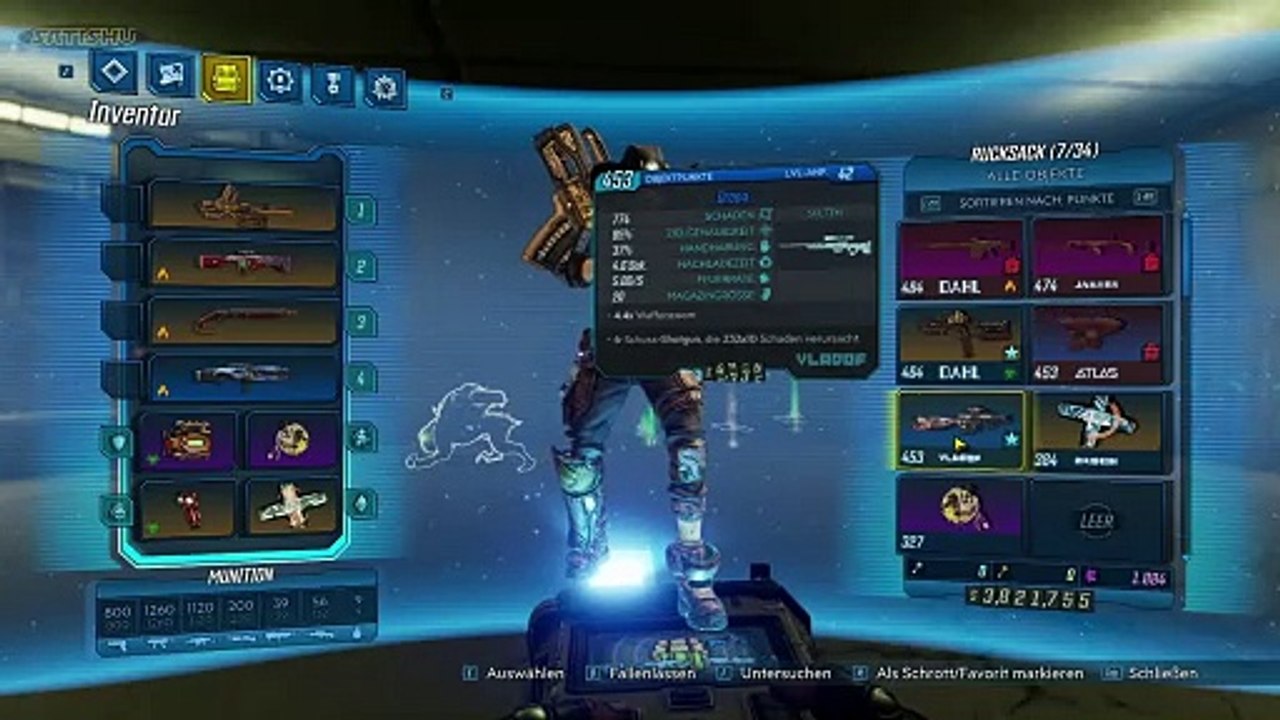This screenshot has width=1280, height=720.
Task: Select the red rifle in weapon slot 2
Action: (x=244, y=263)
